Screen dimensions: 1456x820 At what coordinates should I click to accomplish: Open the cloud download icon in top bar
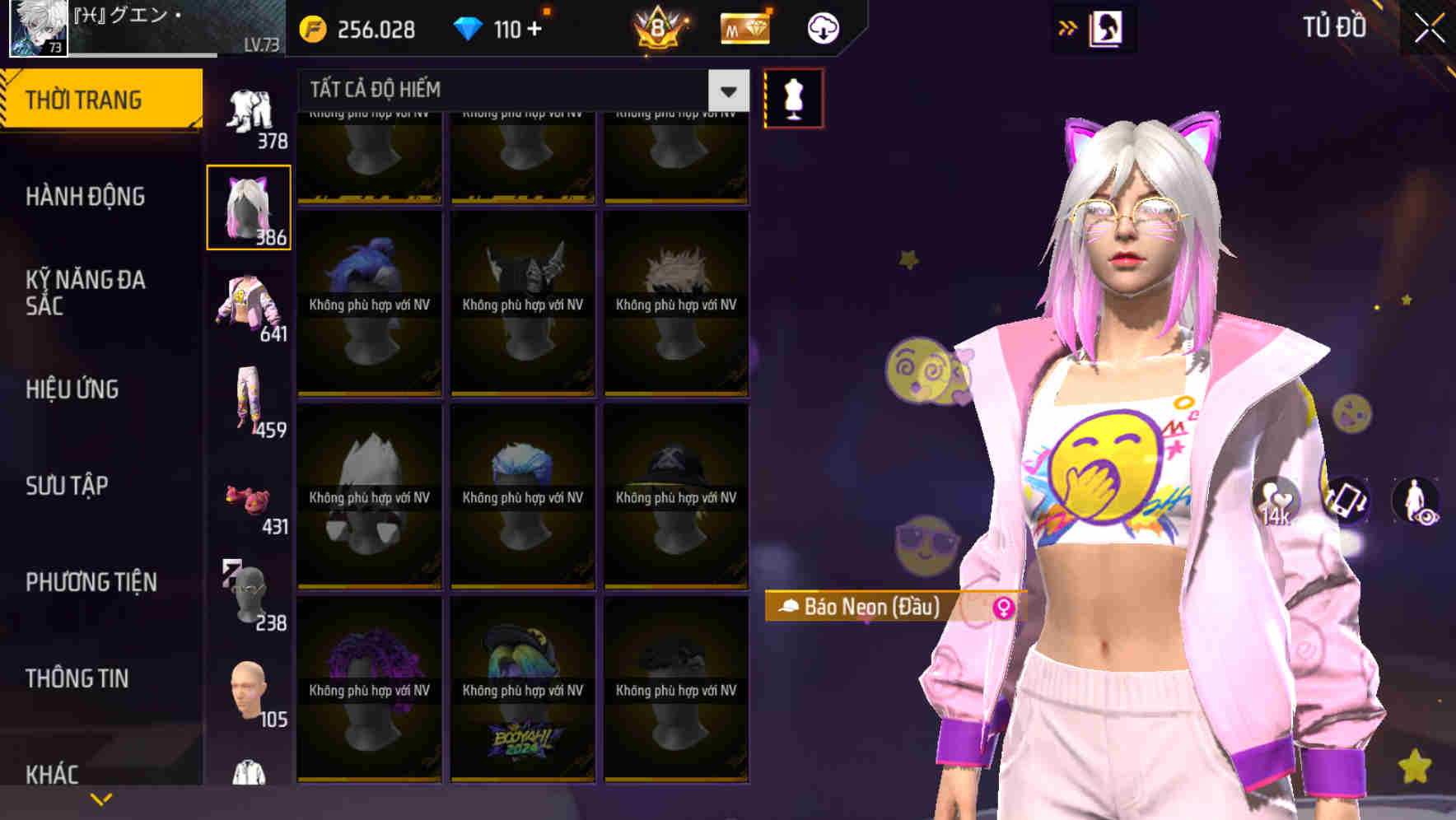pyautogui.click(x=821, y=28)
